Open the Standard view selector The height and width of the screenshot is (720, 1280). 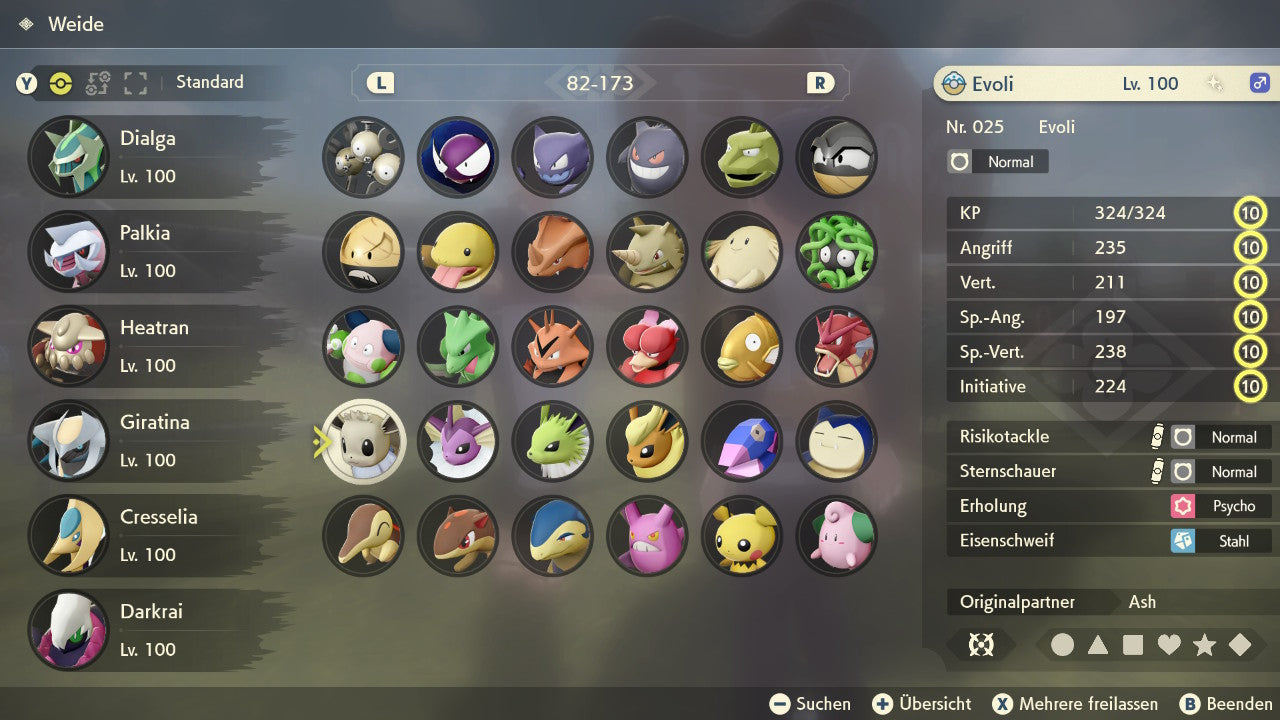point(209,83)
